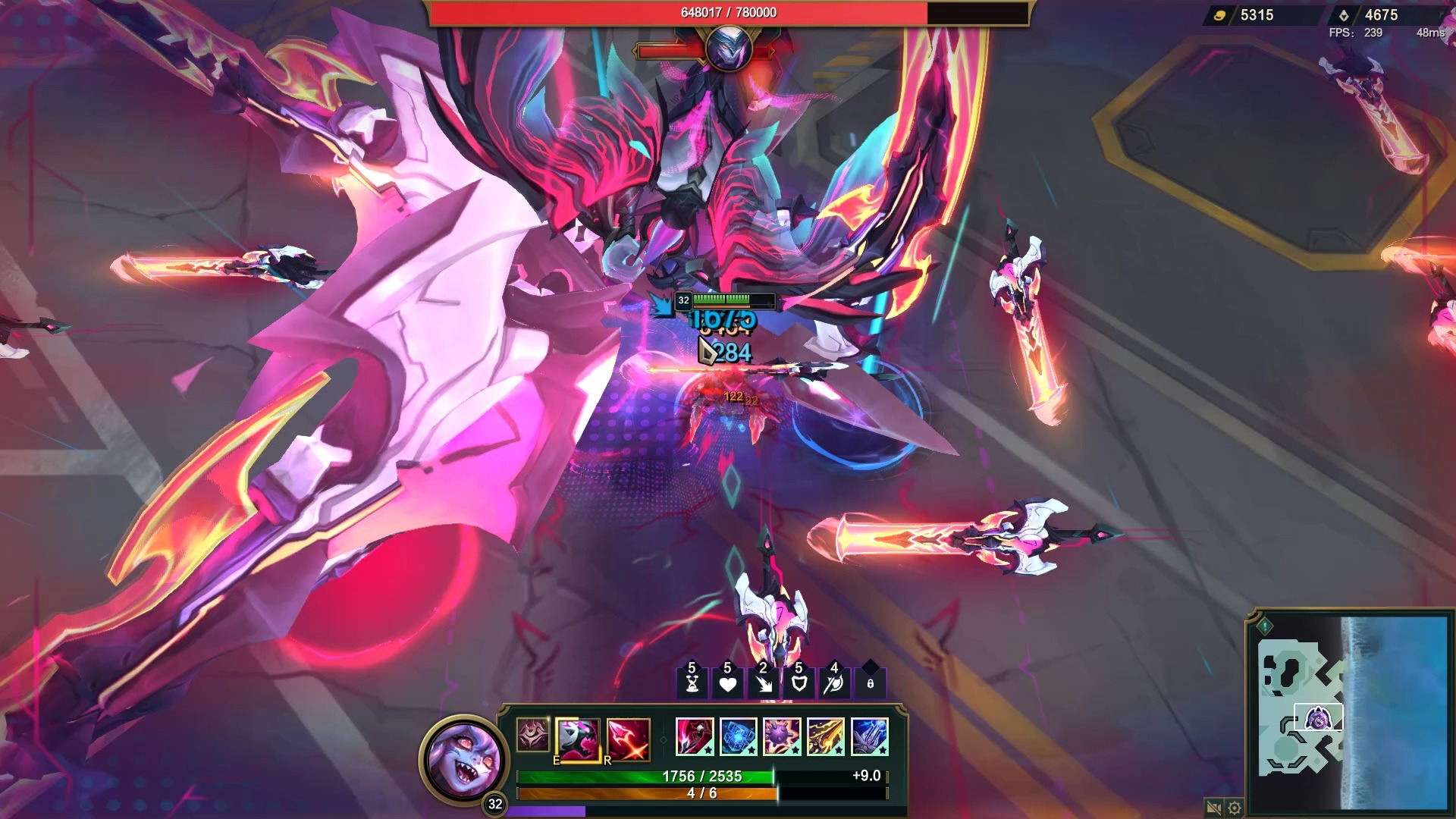Screen dimensions: 1456x819
Task: Select the golden lightning spear weapon slot
Action: (826, 737)
